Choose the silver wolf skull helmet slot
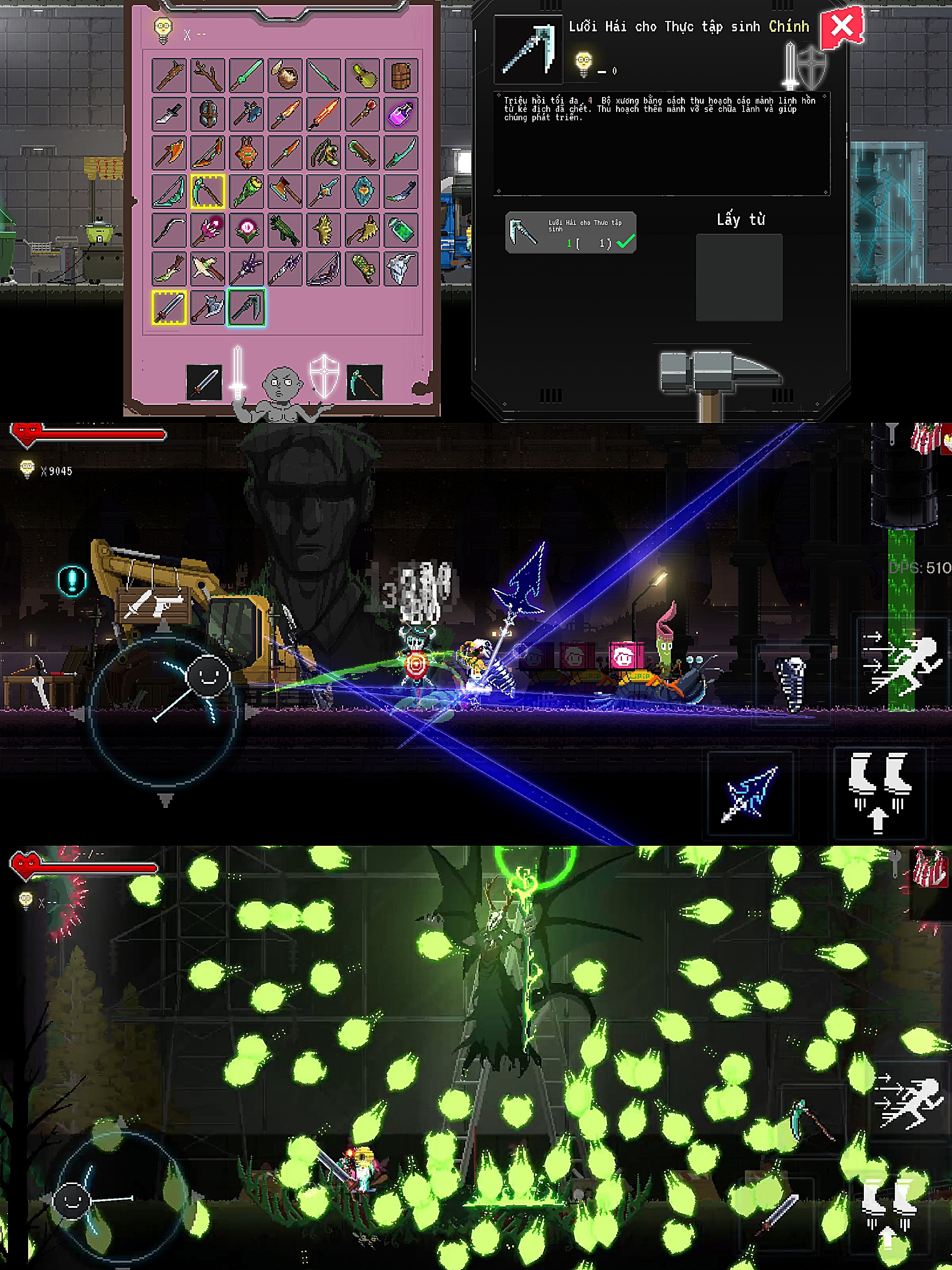 tap(401, 269)
